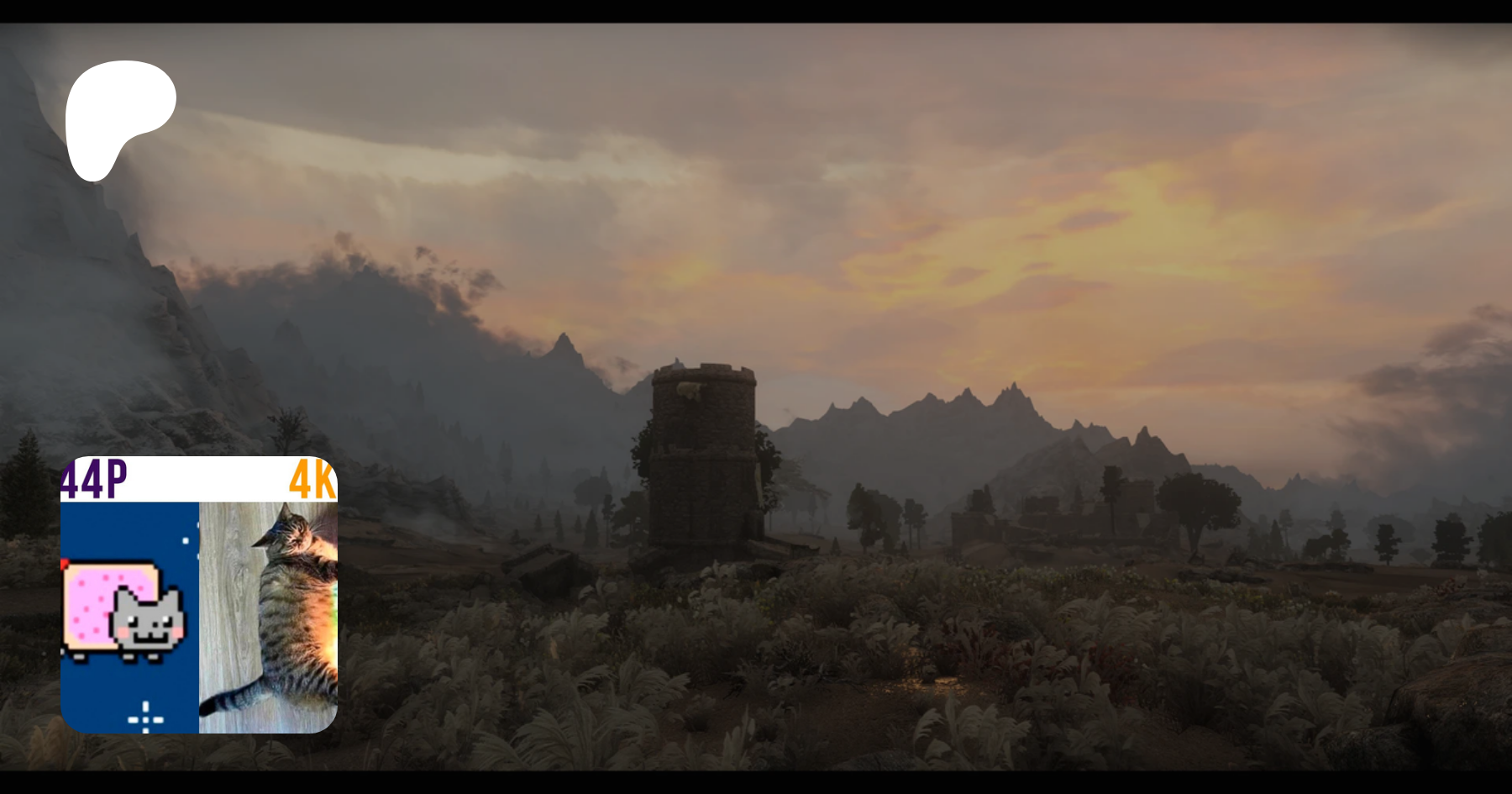
Task: Open the 144P vs 4K cat thumbnail
Action: coord(199,595)
